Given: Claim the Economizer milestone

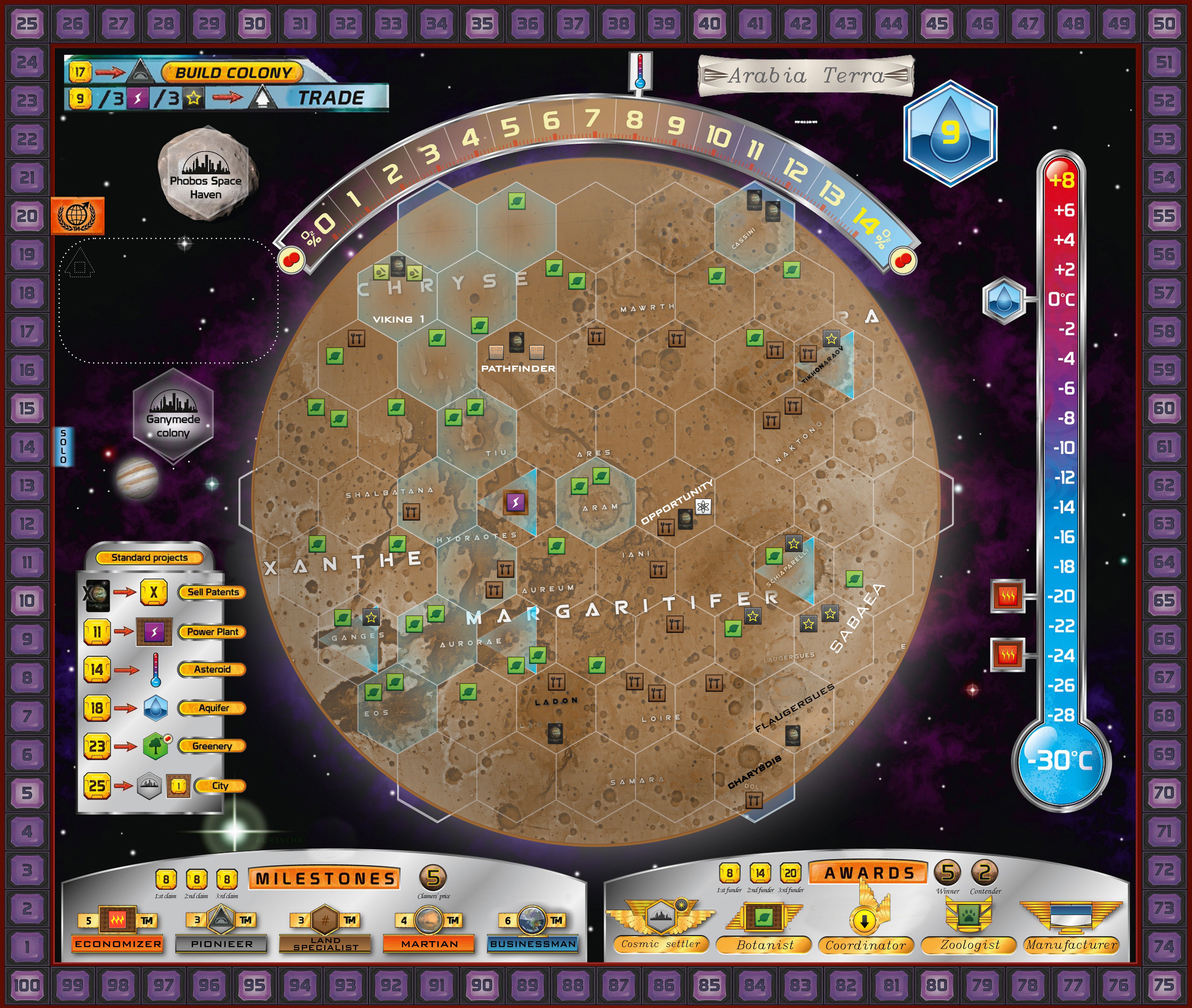Looking at the screenshot, I should click(x=118, y=944).
